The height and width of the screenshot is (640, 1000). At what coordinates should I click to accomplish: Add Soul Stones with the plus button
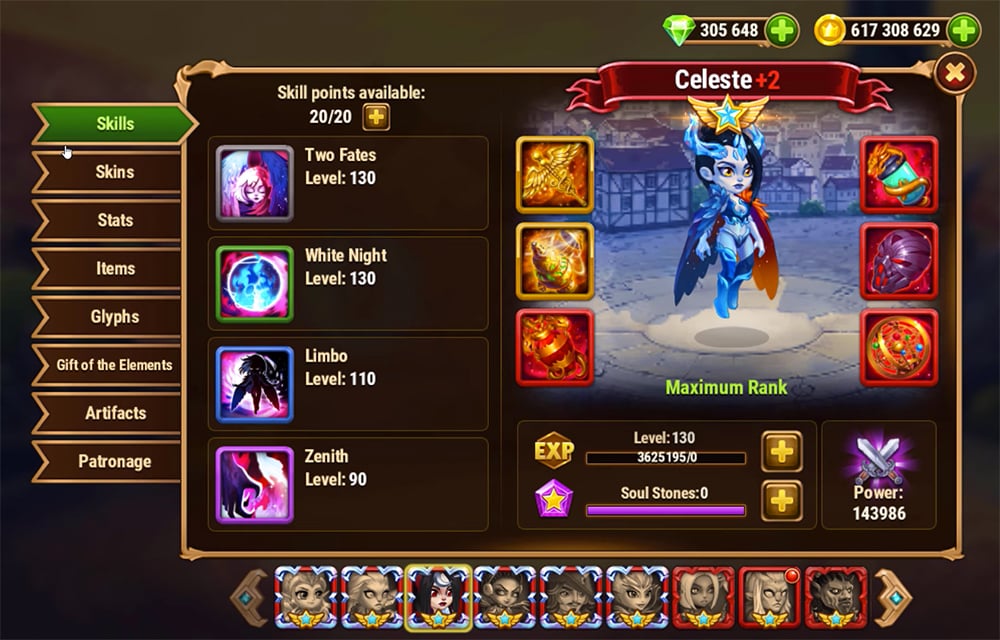782,500
